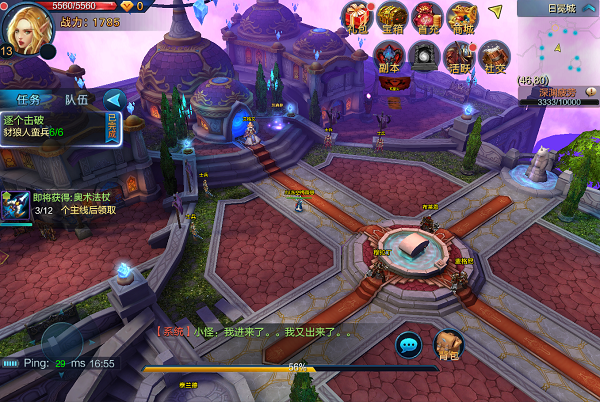
Task: Click the stone portal gate icon
Action: click(x=424, y=56)
